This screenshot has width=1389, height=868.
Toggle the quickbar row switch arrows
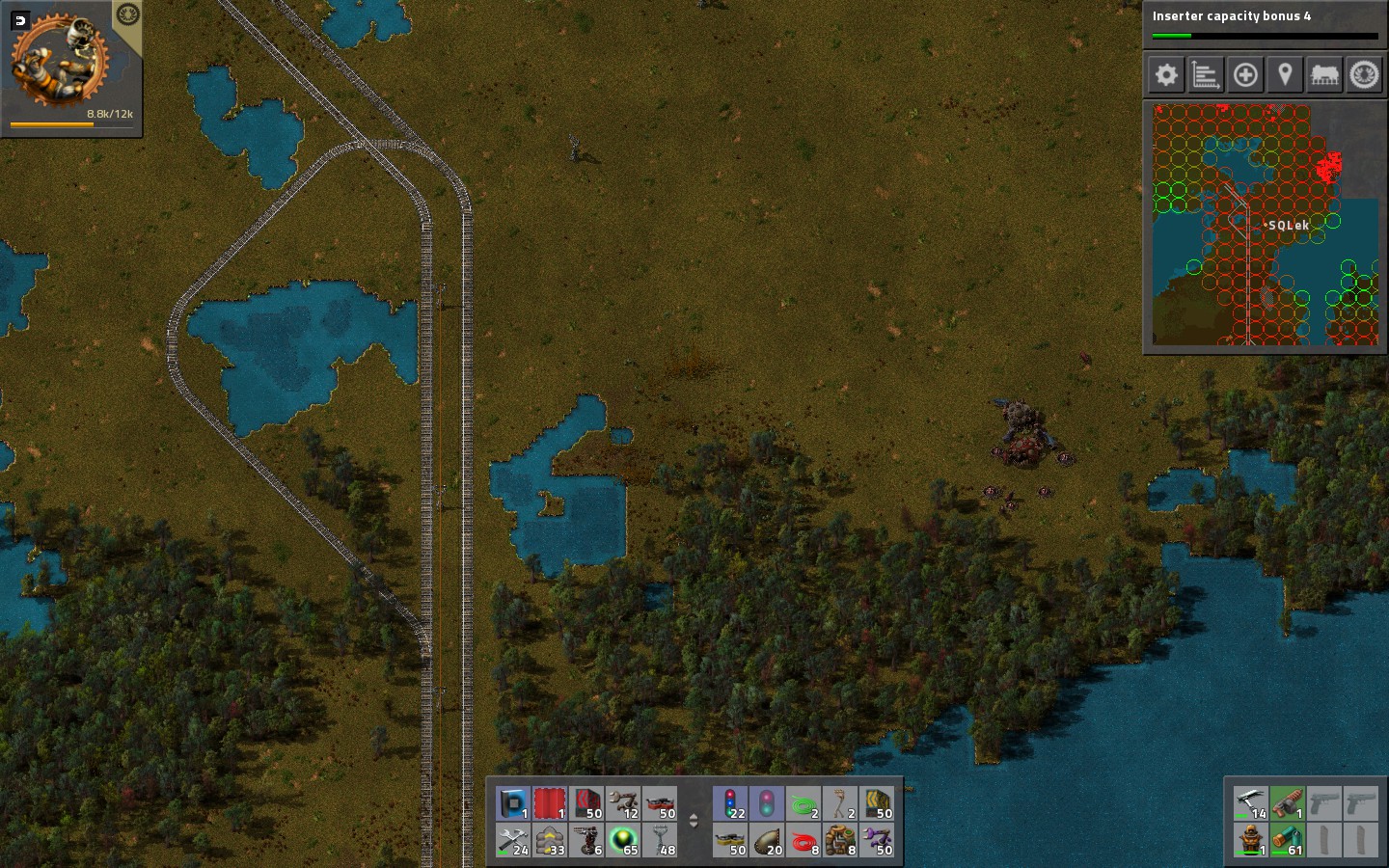693,822
